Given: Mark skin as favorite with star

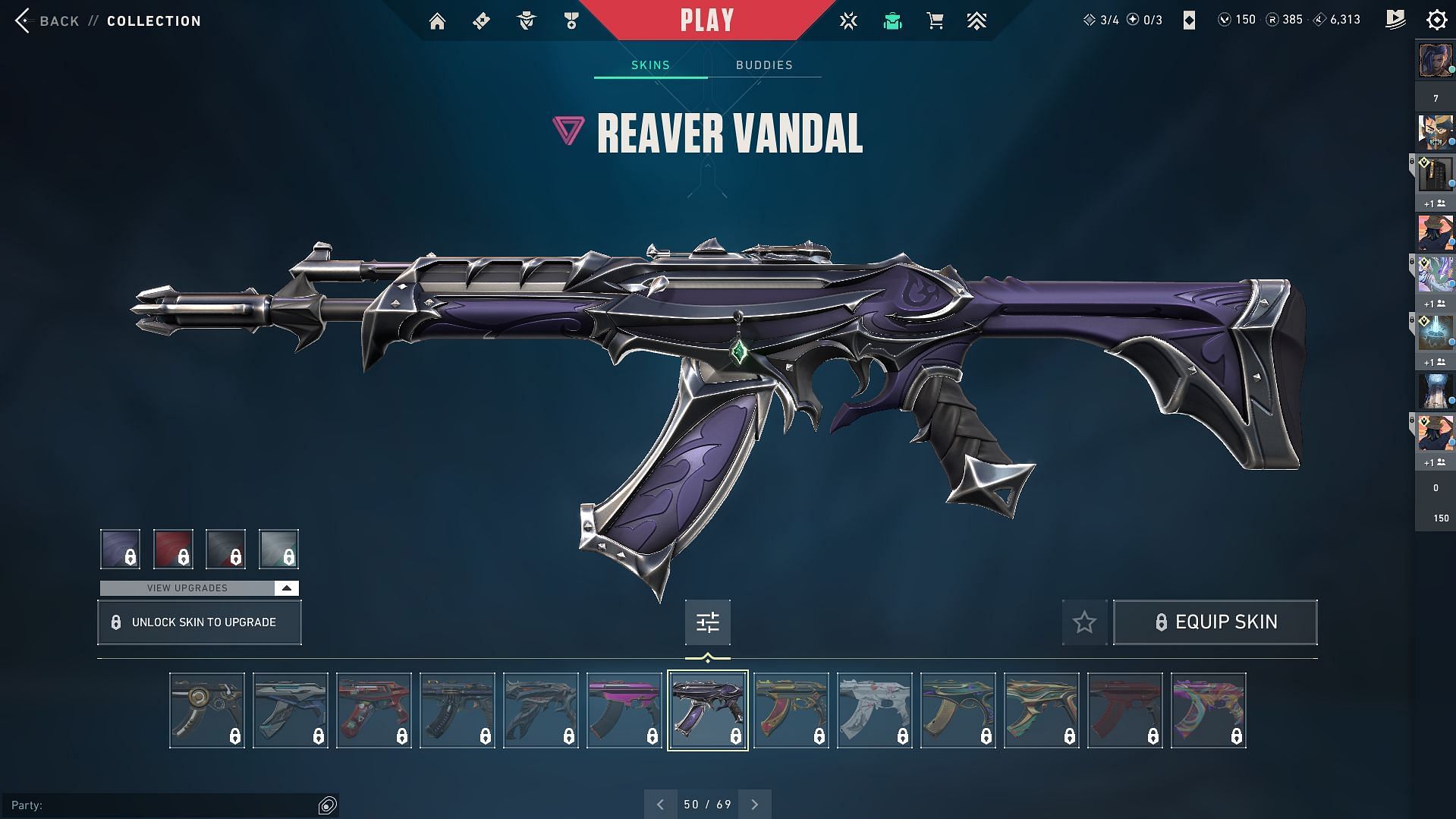Looking at the screenshot, I should (x=1084, y=622).
